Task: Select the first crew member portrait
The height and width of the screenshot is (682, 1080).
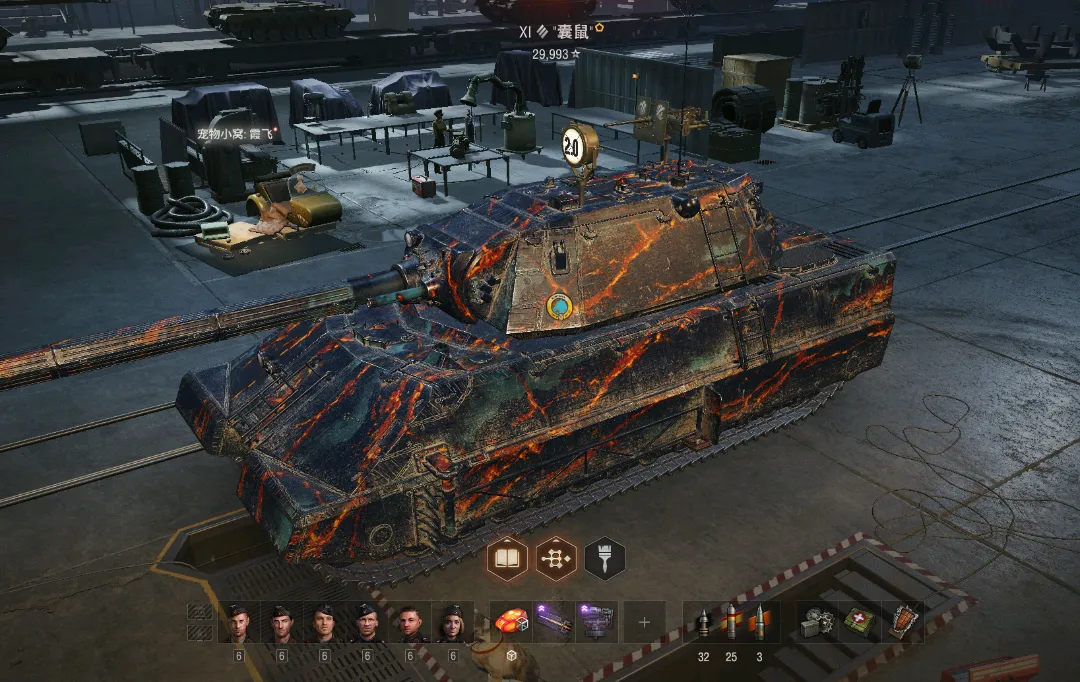Action: pyautogui.click(x=239, y=622)
